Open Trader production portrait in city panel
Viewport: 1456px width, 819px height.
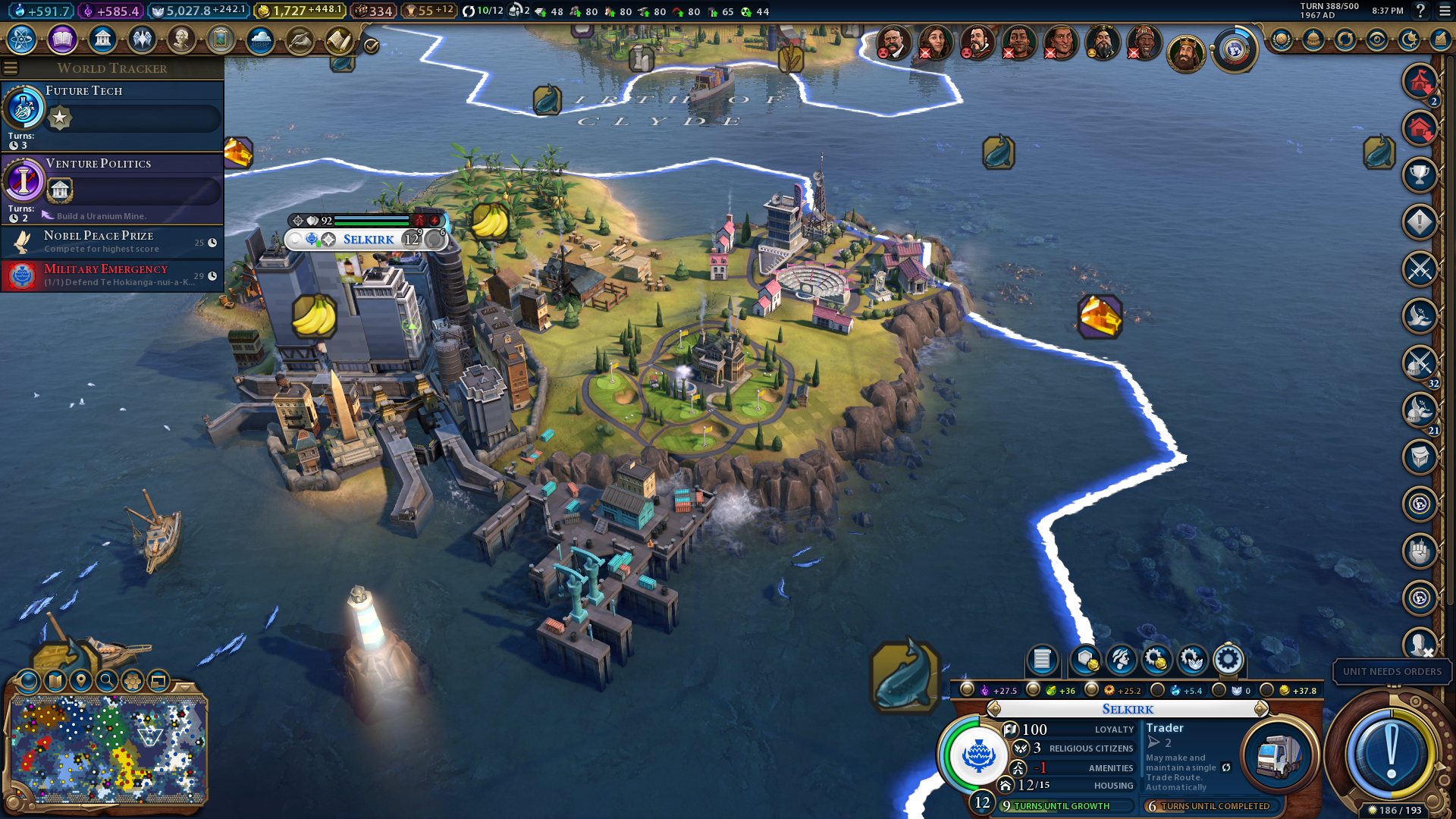click(1278, 755)
